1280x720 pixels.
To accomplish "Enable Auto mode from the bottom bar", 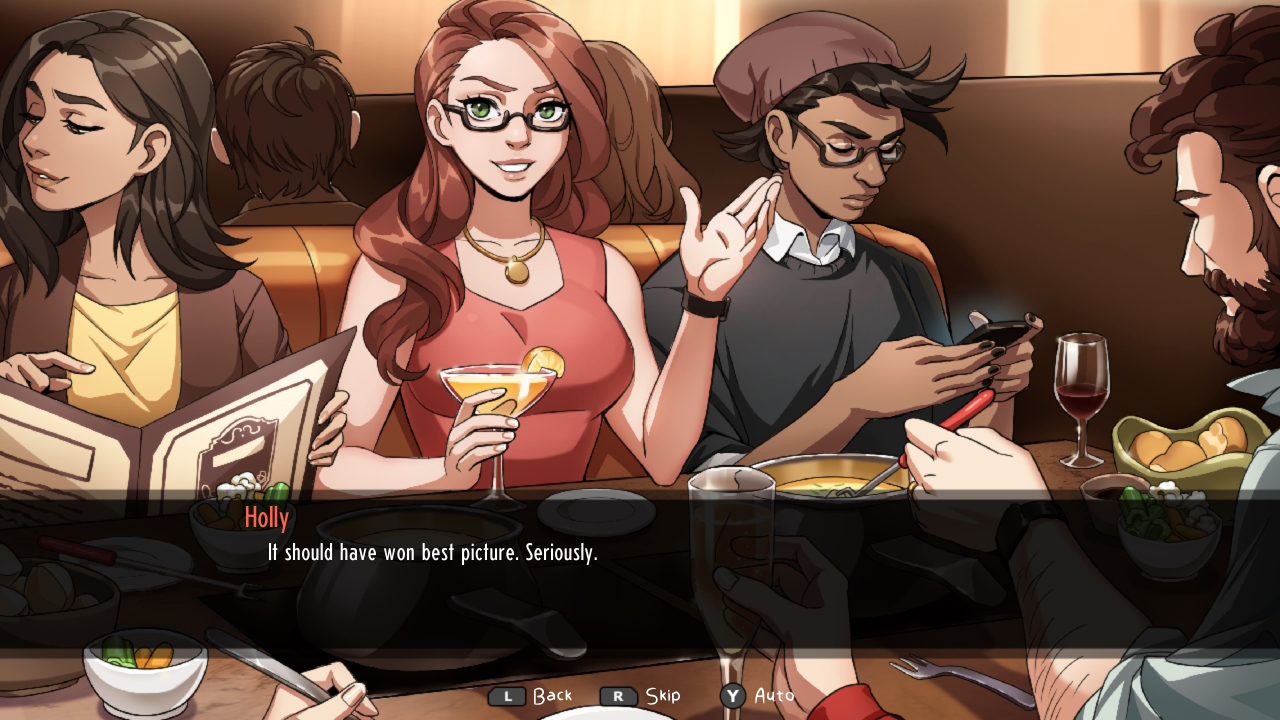I will 773,695.
